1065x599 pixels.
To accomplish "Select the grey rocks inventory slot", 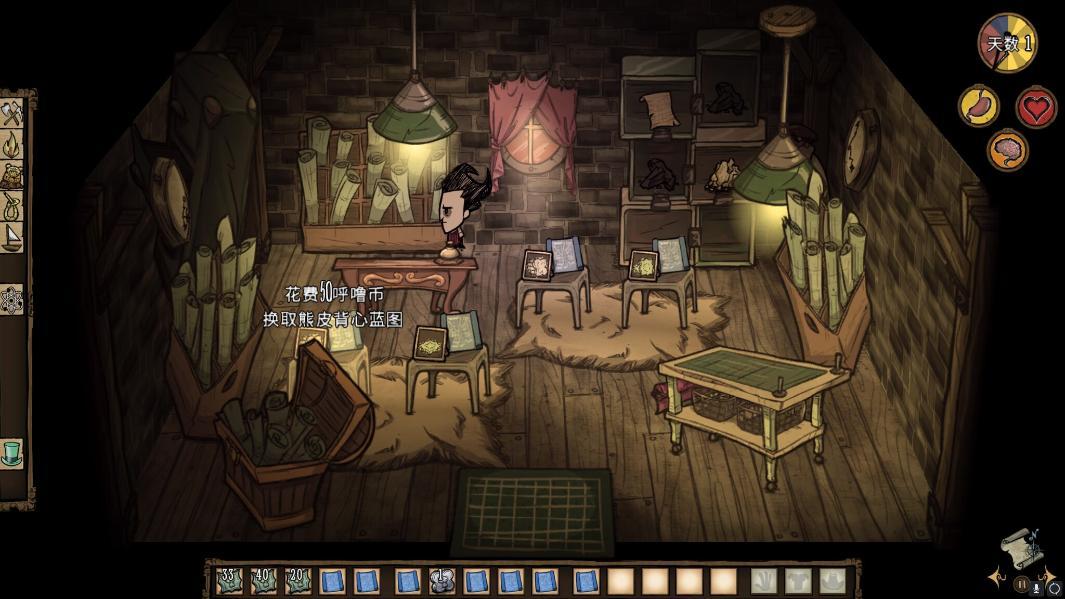I will (x=442, y=580).
